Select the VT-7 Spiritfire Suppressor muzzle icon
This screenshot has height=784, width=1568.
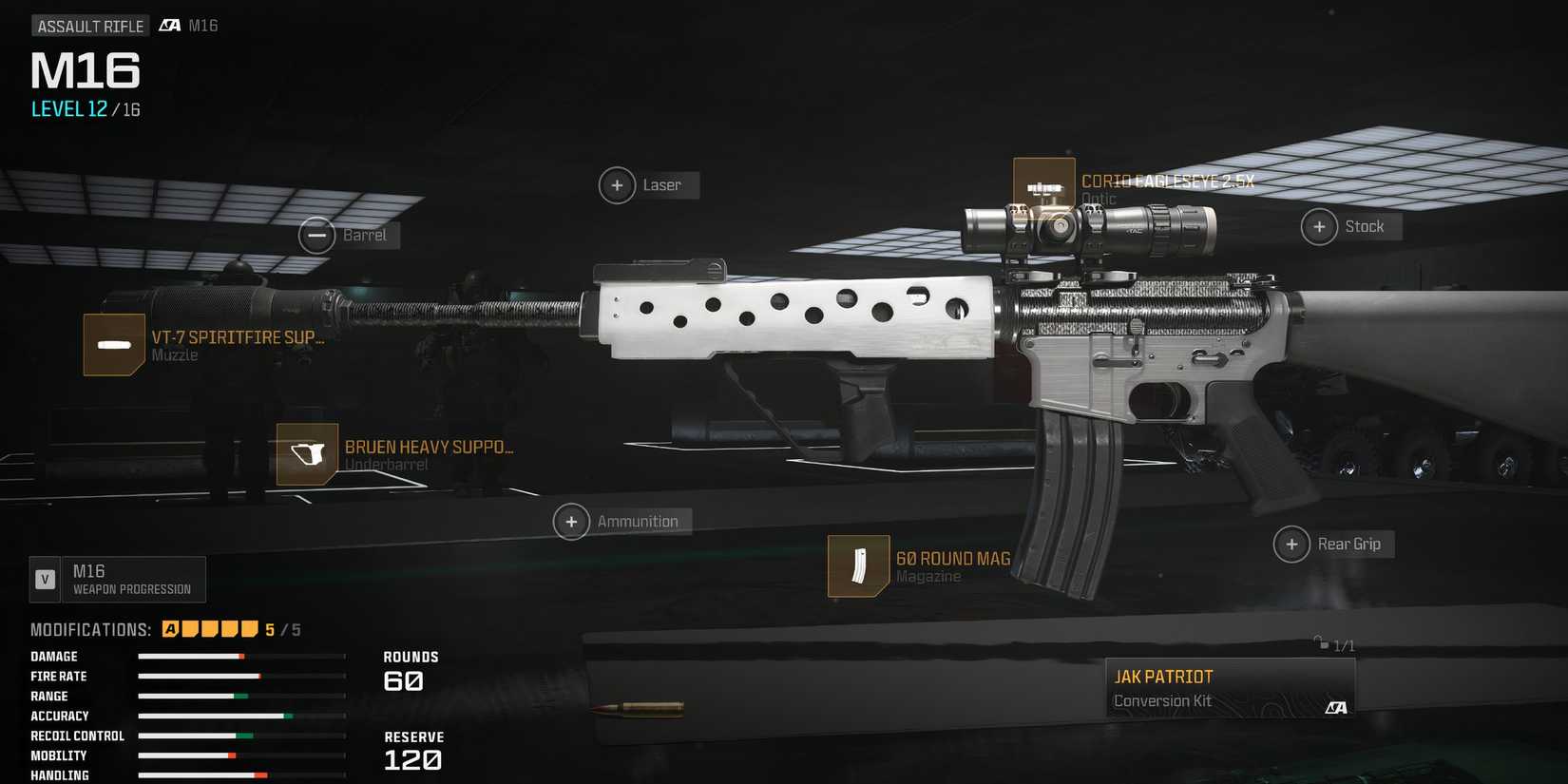click(114, 344)
